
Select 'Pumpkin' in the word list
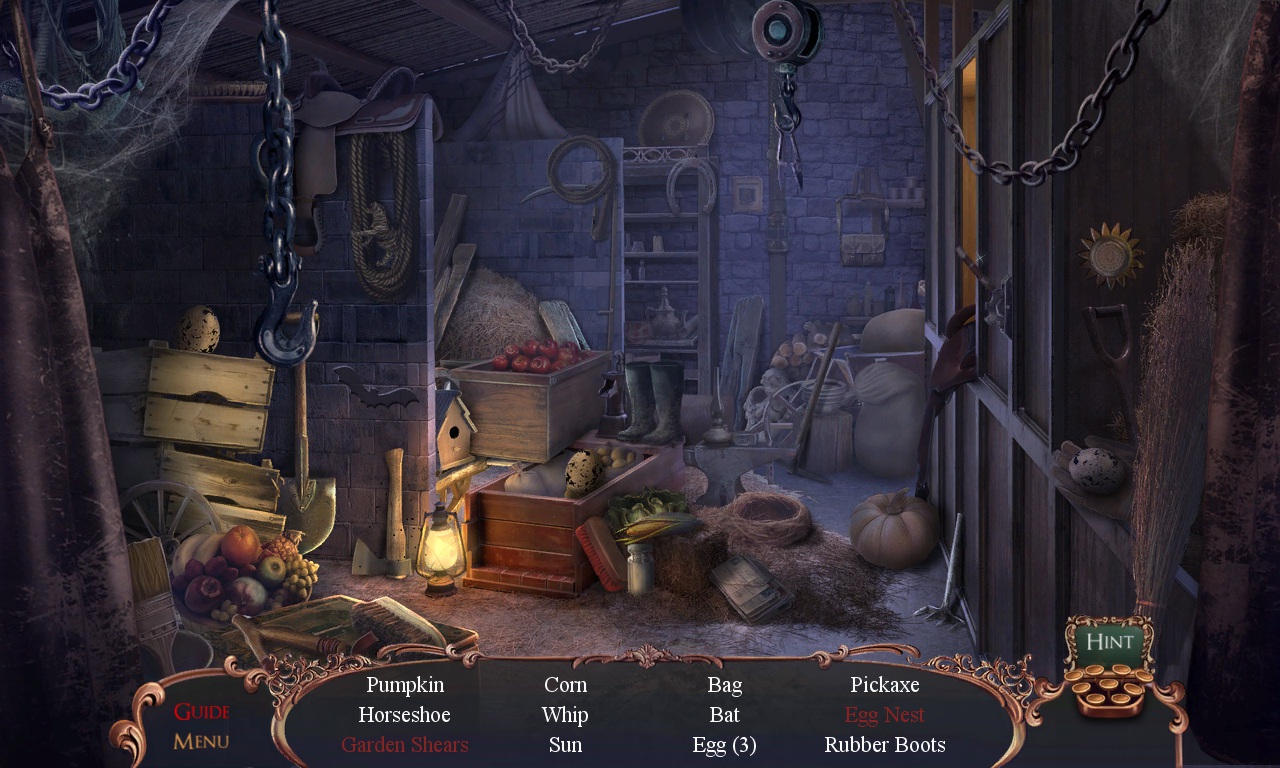click(405, 685)
